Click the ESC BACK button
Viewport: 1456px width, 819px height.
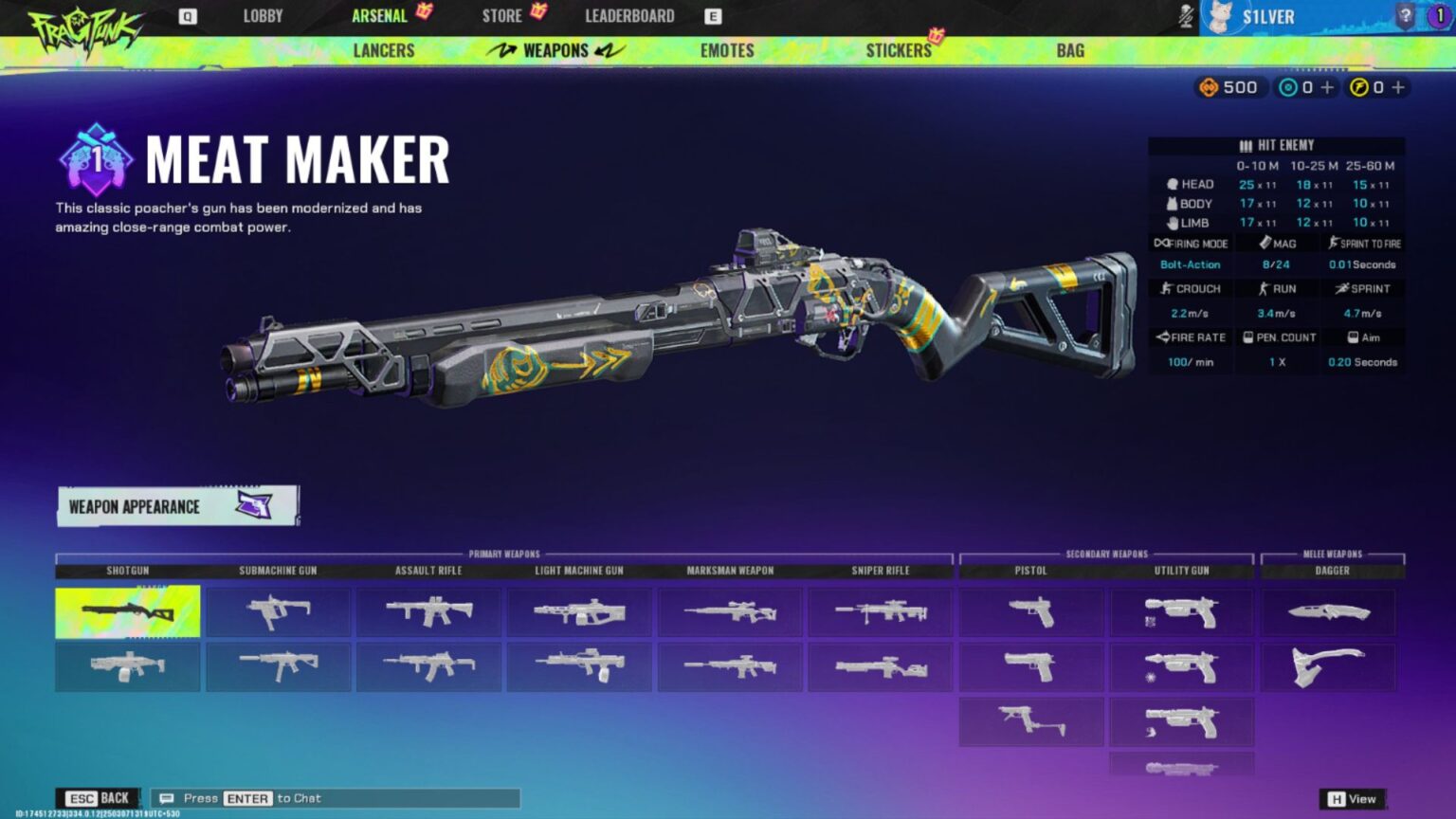(x=98, y=797)
